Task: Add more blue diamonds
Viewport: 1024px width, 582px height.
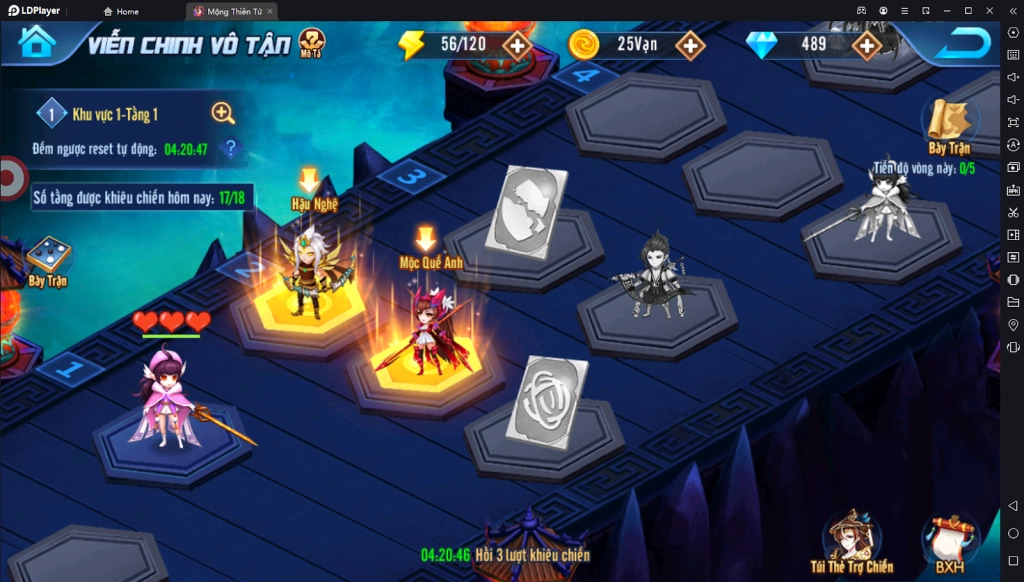Action: [866, 45]
